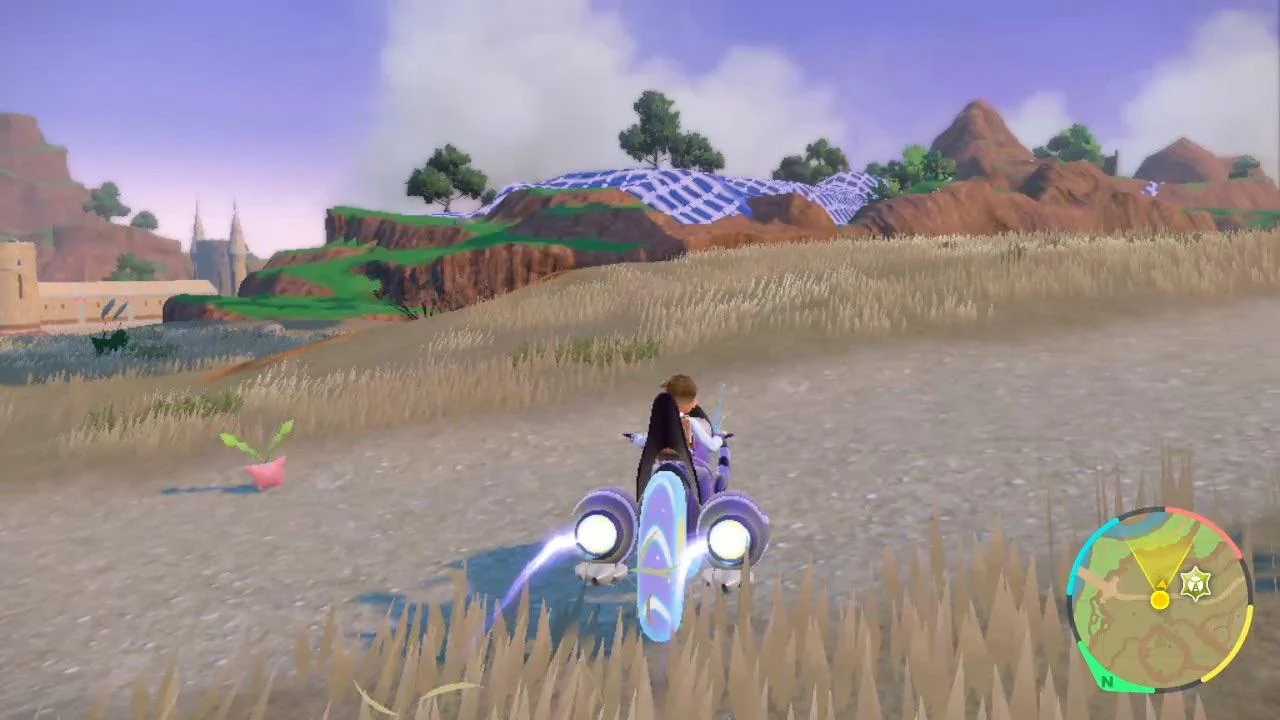
Task: Select the green Tera Raid crystal marker on minimap
Action: [1194, 583]
